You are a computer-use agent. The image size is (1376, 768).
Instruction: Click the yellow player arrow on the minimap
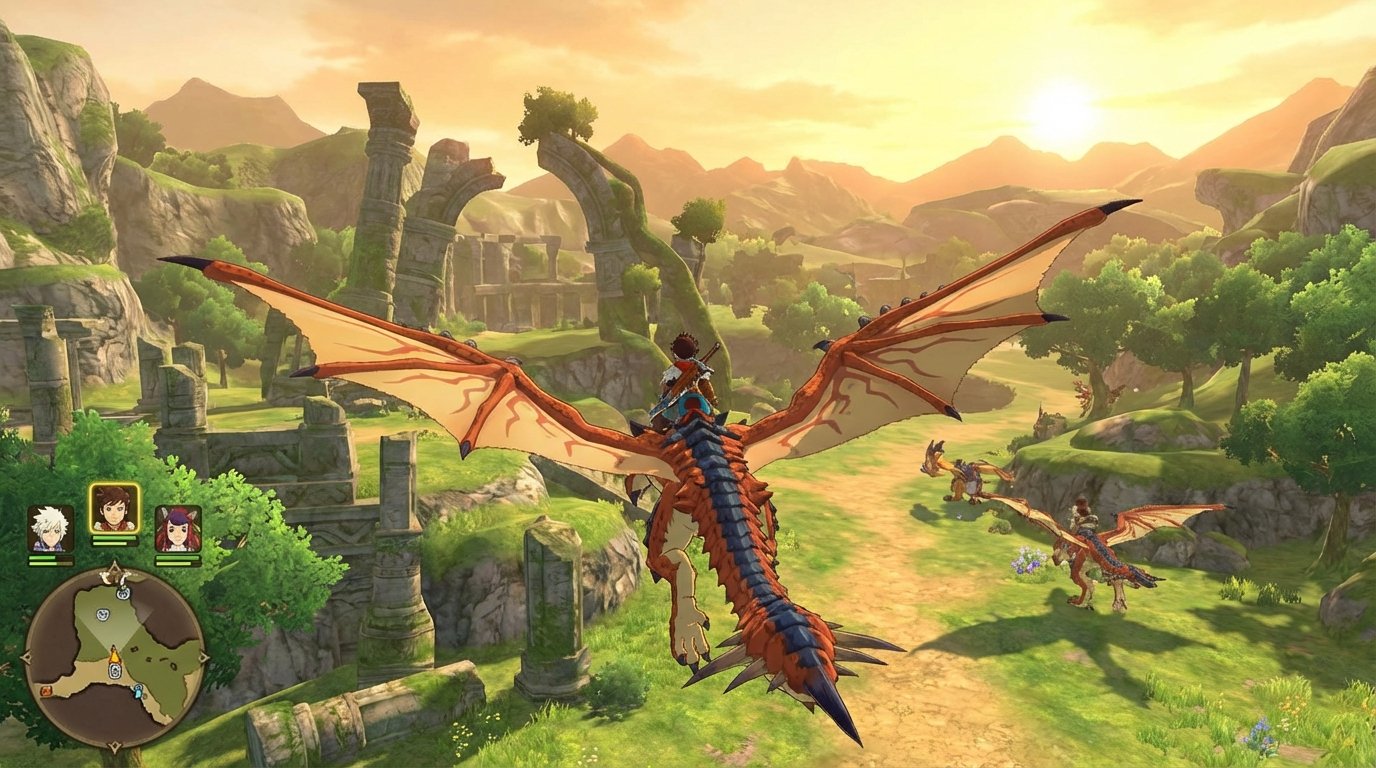point(114,656)
